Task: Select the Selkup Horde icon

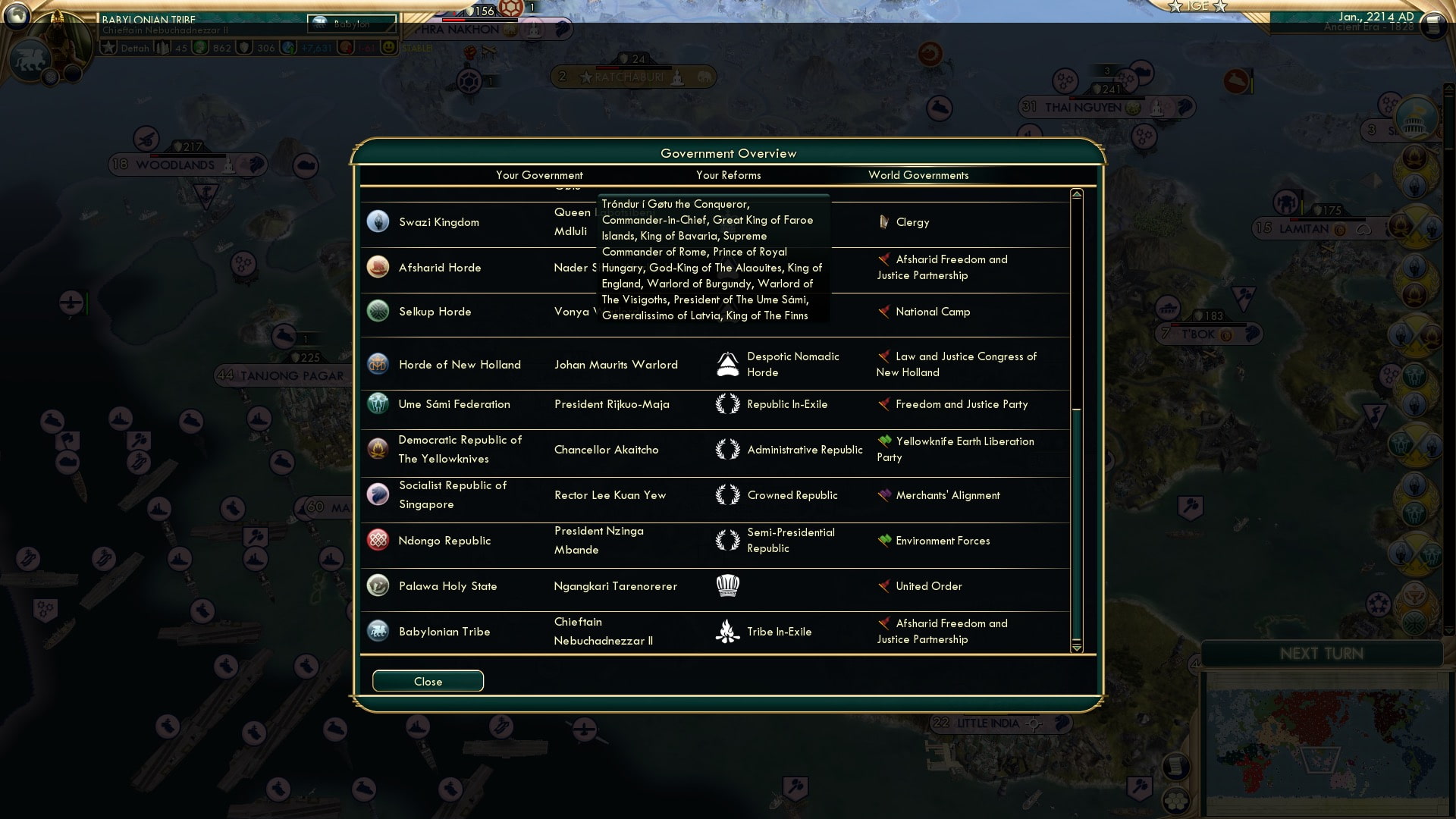Action: click(x=378, y=311)
